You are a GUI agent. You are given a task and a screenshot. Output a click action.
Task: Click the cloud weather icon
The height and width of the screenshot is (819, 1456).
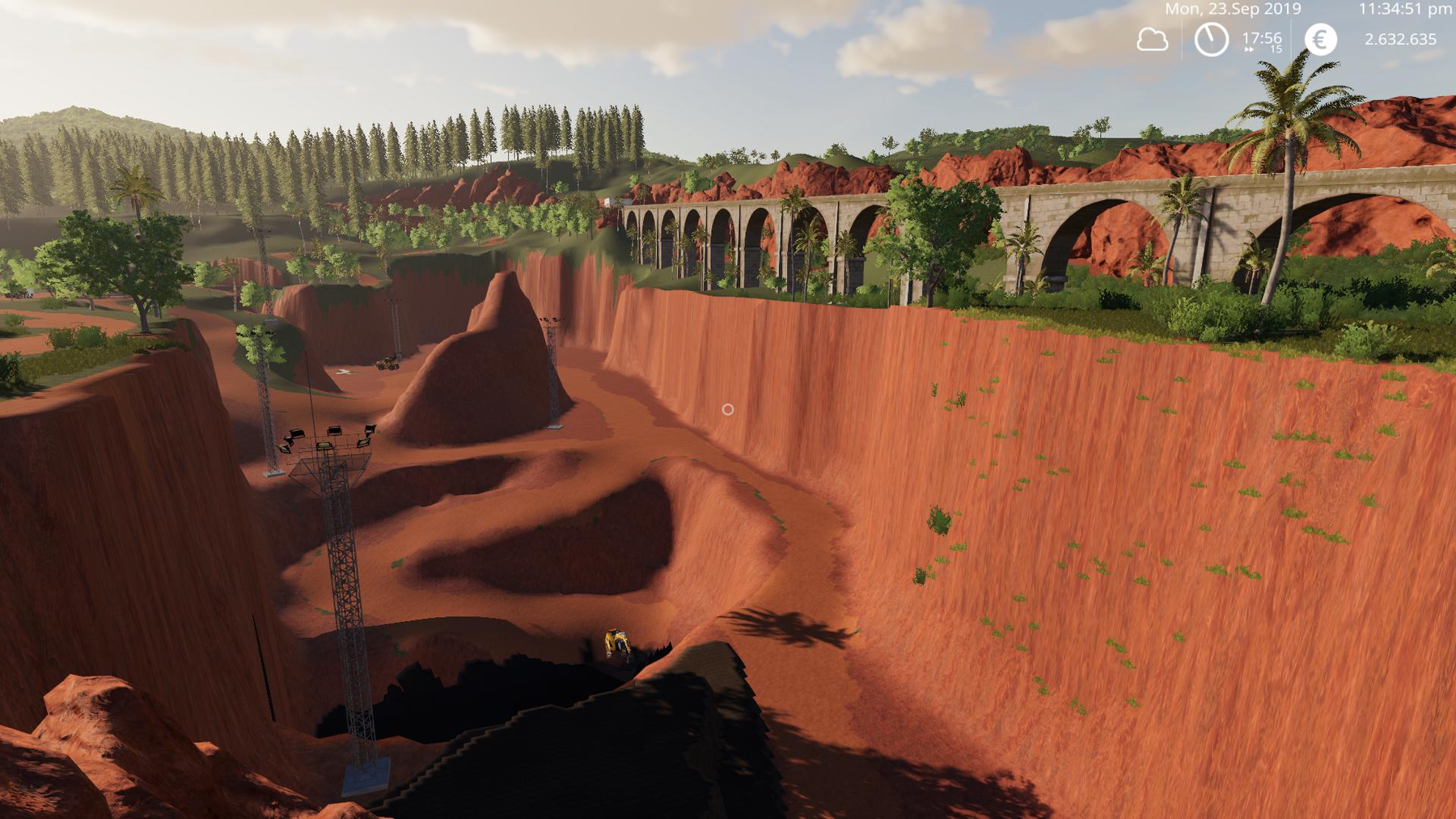click(x=1152, y=40)
